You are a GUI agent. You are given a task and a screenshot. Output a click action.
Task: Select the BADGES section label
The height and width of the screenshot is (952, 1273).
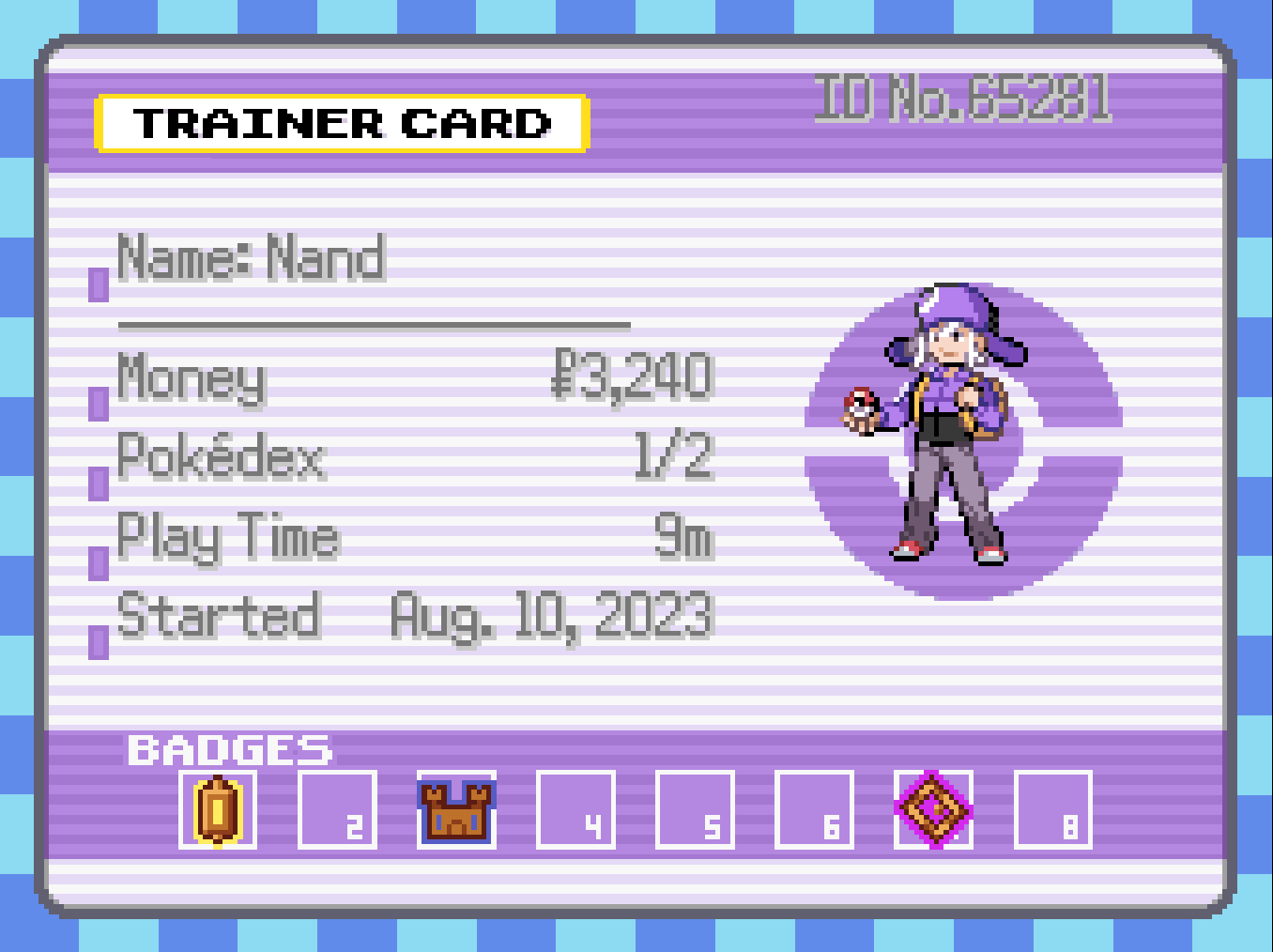click(230, 752)
